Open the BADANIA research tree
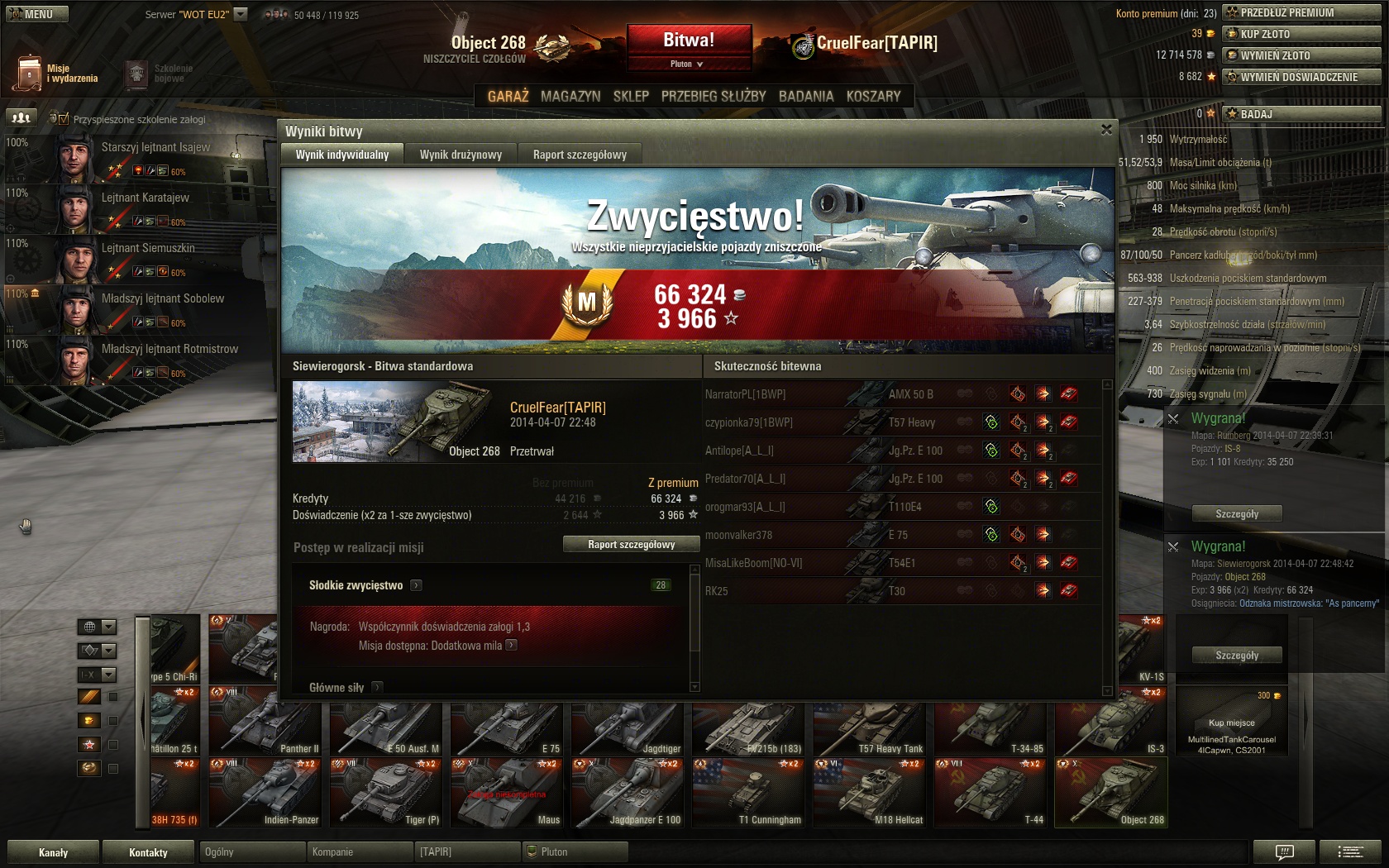The image size is (1389, 868). pos(806,96)
